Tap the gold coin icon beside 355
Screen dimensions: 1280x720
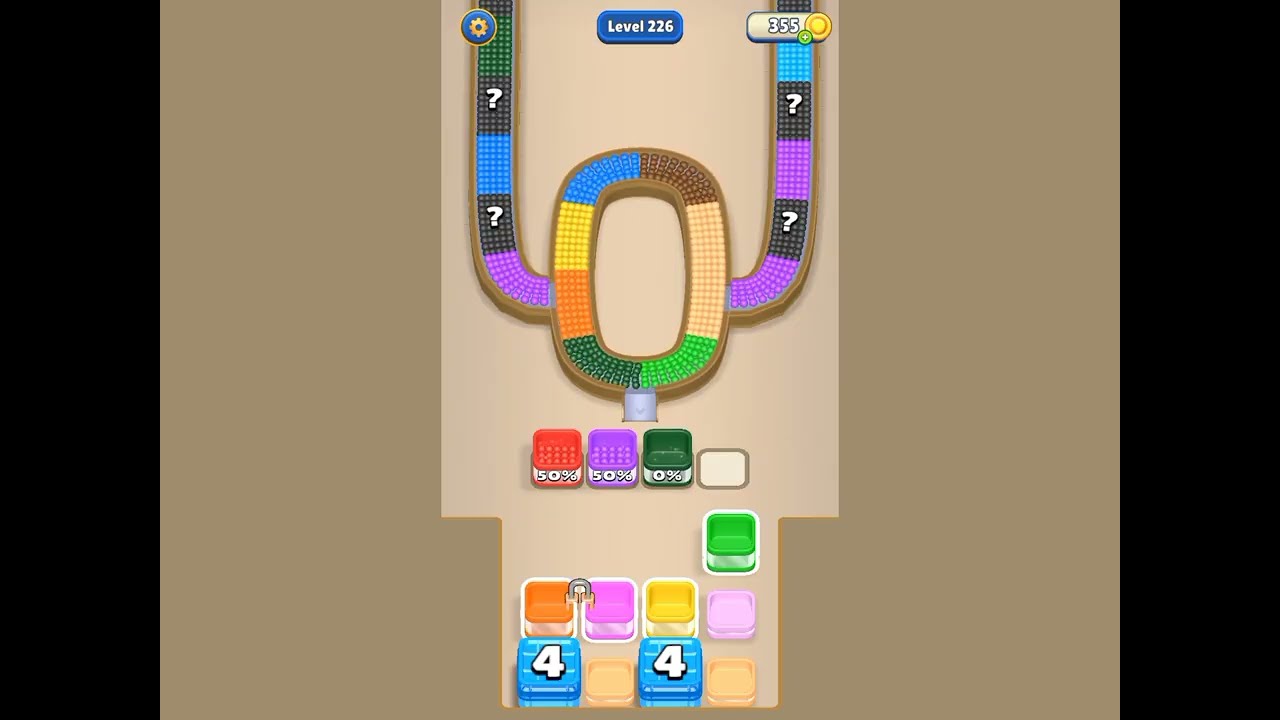click(817, 27)
